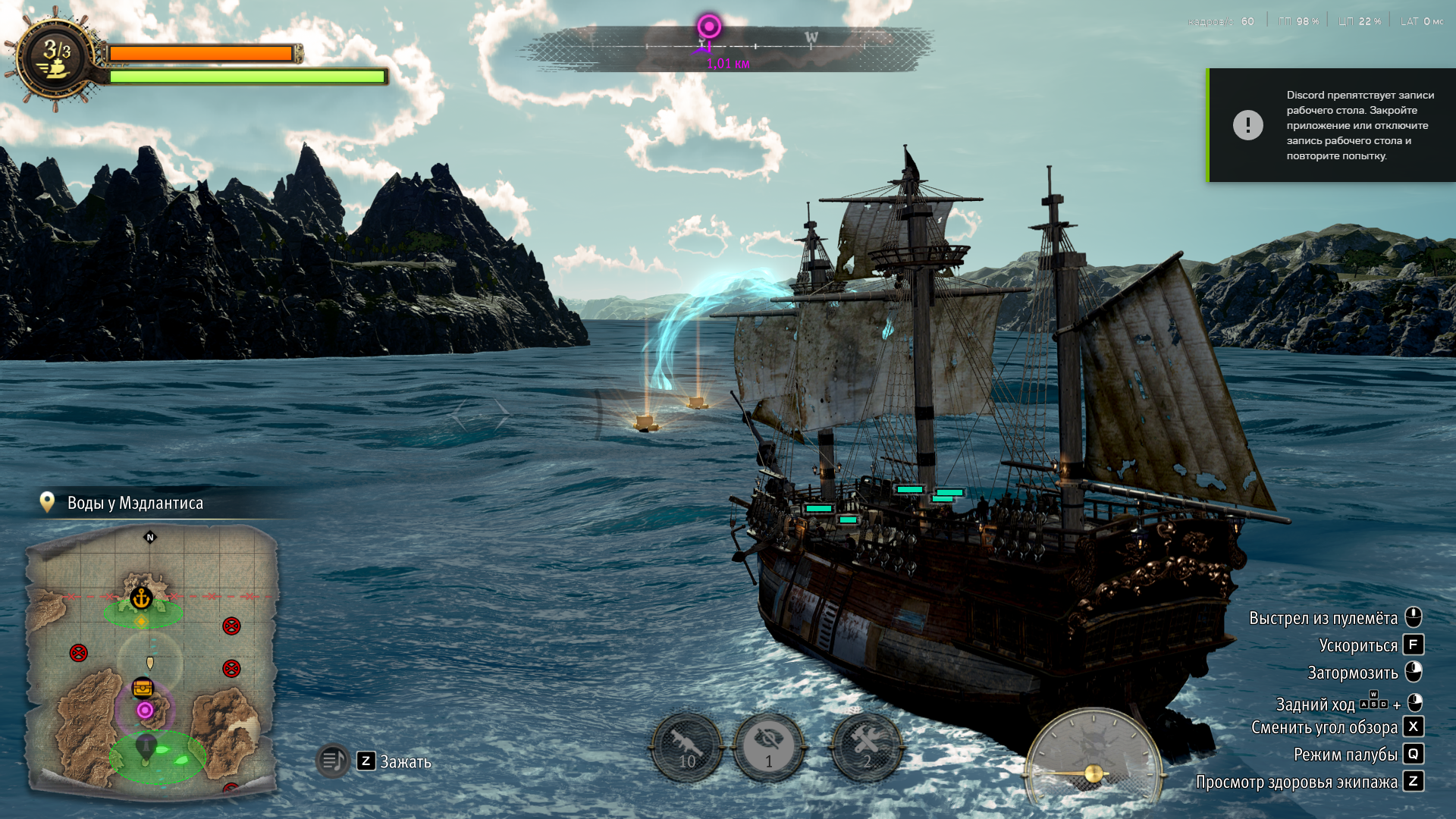Open the music playlist icon

click(x=332, y=760)
